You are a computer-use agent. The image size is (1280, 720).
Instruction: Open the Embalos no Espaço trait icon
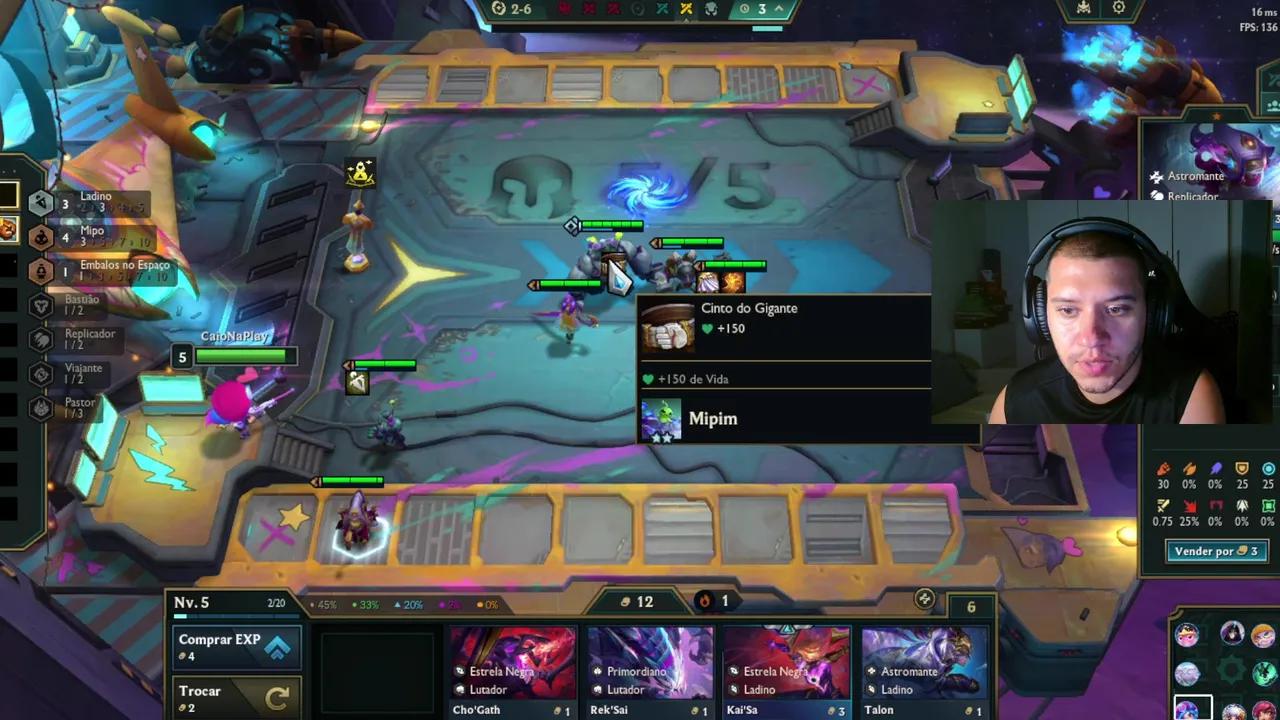pos(41,270)
